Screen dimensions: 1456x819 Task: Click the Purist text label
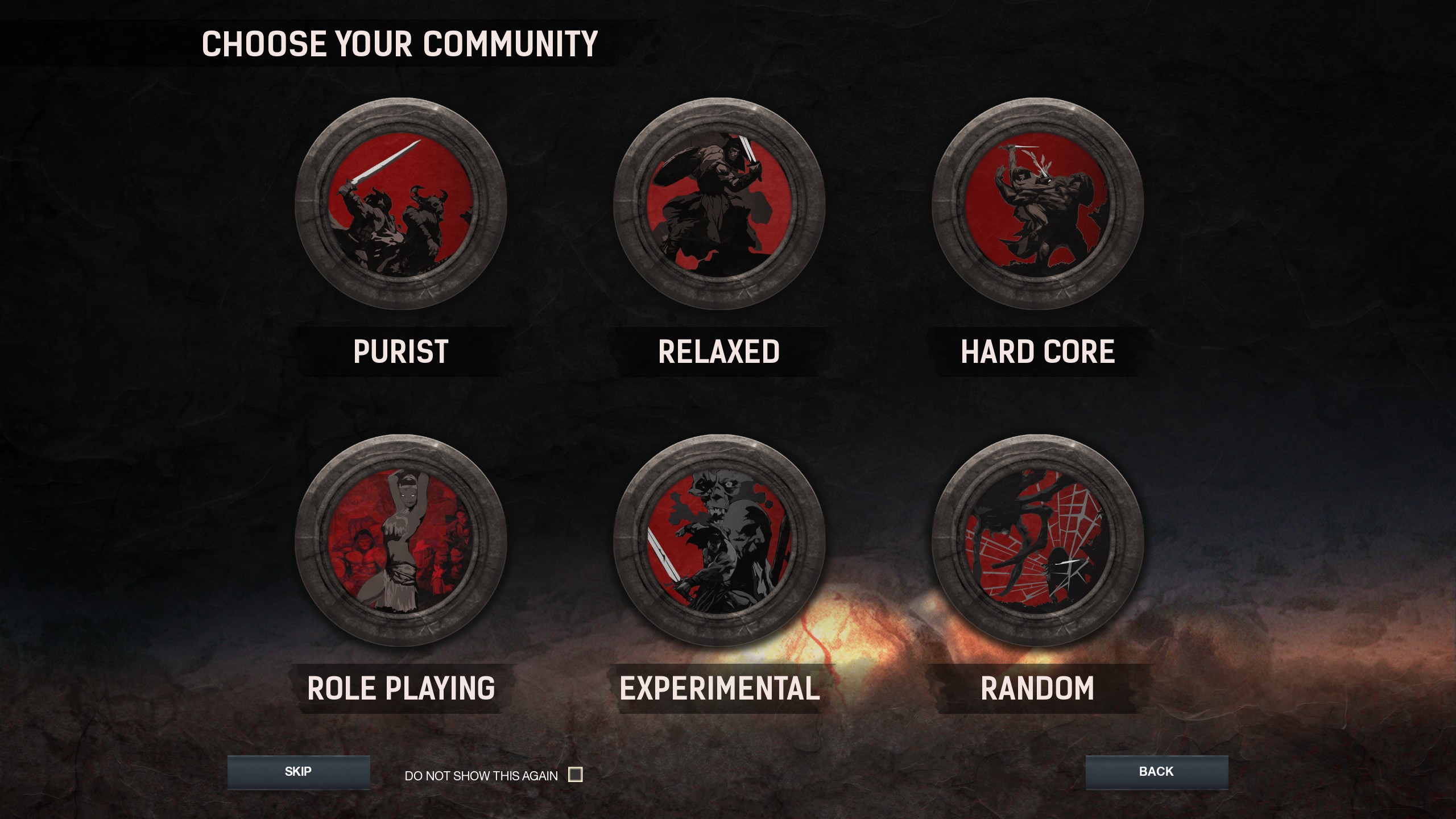pyautogui.click(x=401, y=351)
